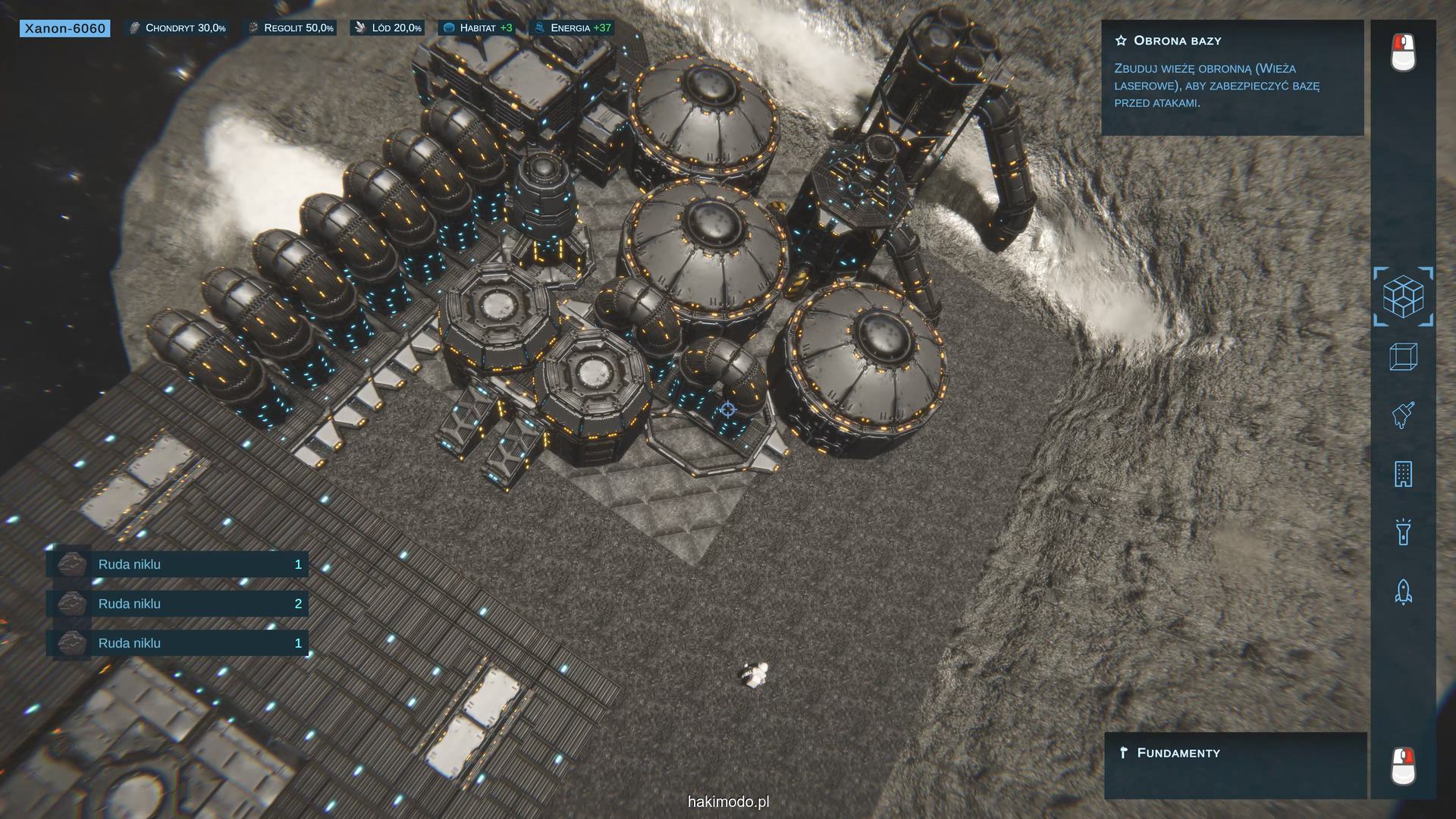Click the Xanon-6060 asteroid name label
Screen dimensions: 1456x819
[x=65, y=29]
